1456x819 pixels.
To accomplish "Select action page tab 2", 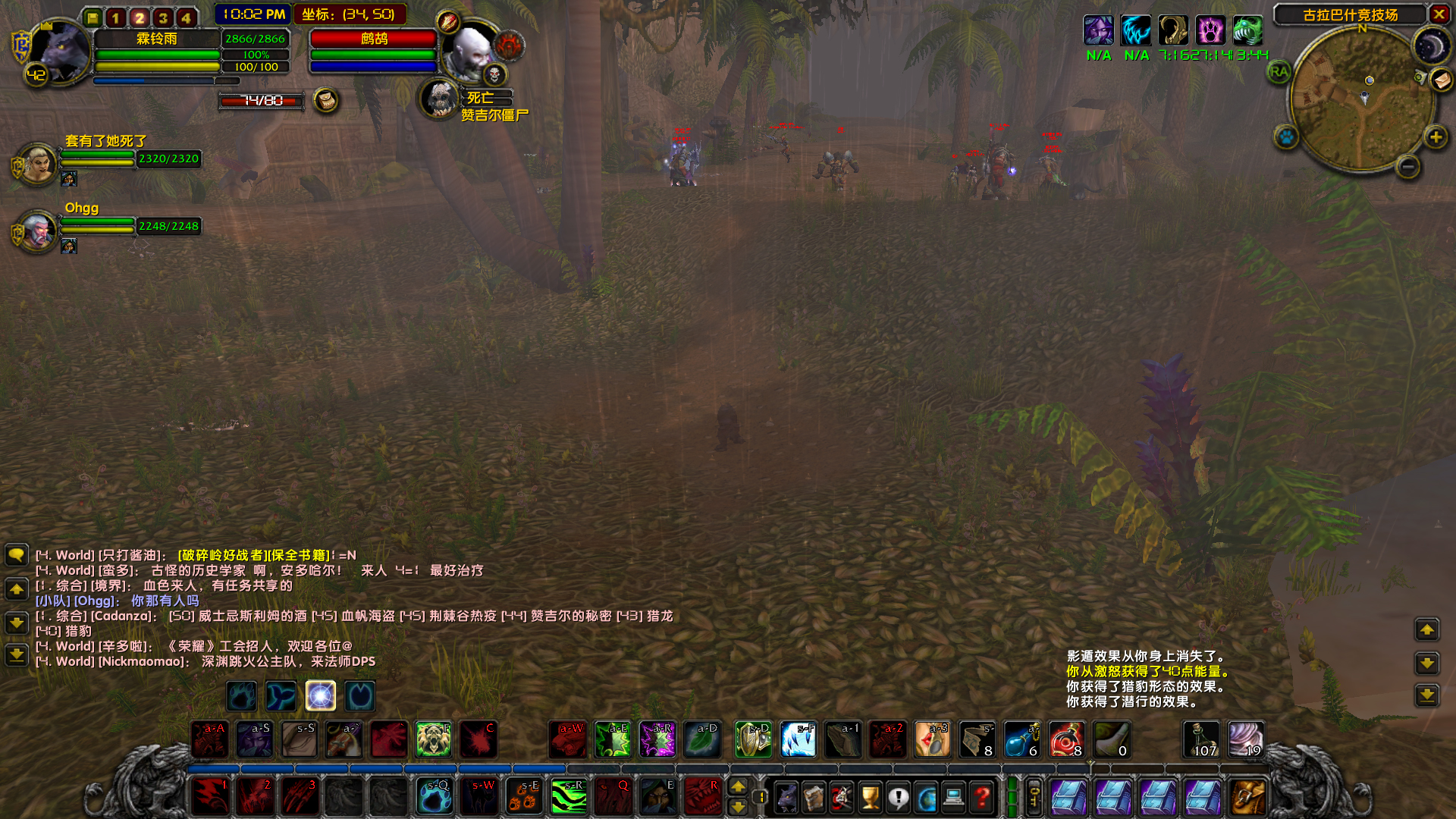I will [139, 17].
